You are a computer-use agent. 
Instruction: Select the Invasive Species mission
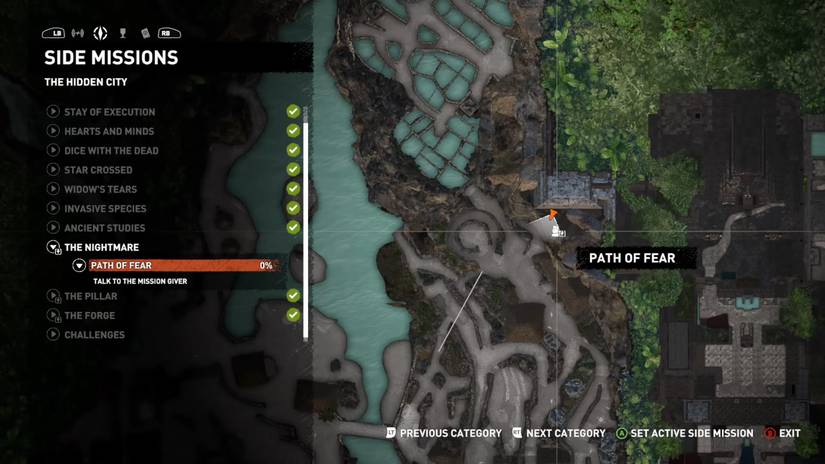105,209
